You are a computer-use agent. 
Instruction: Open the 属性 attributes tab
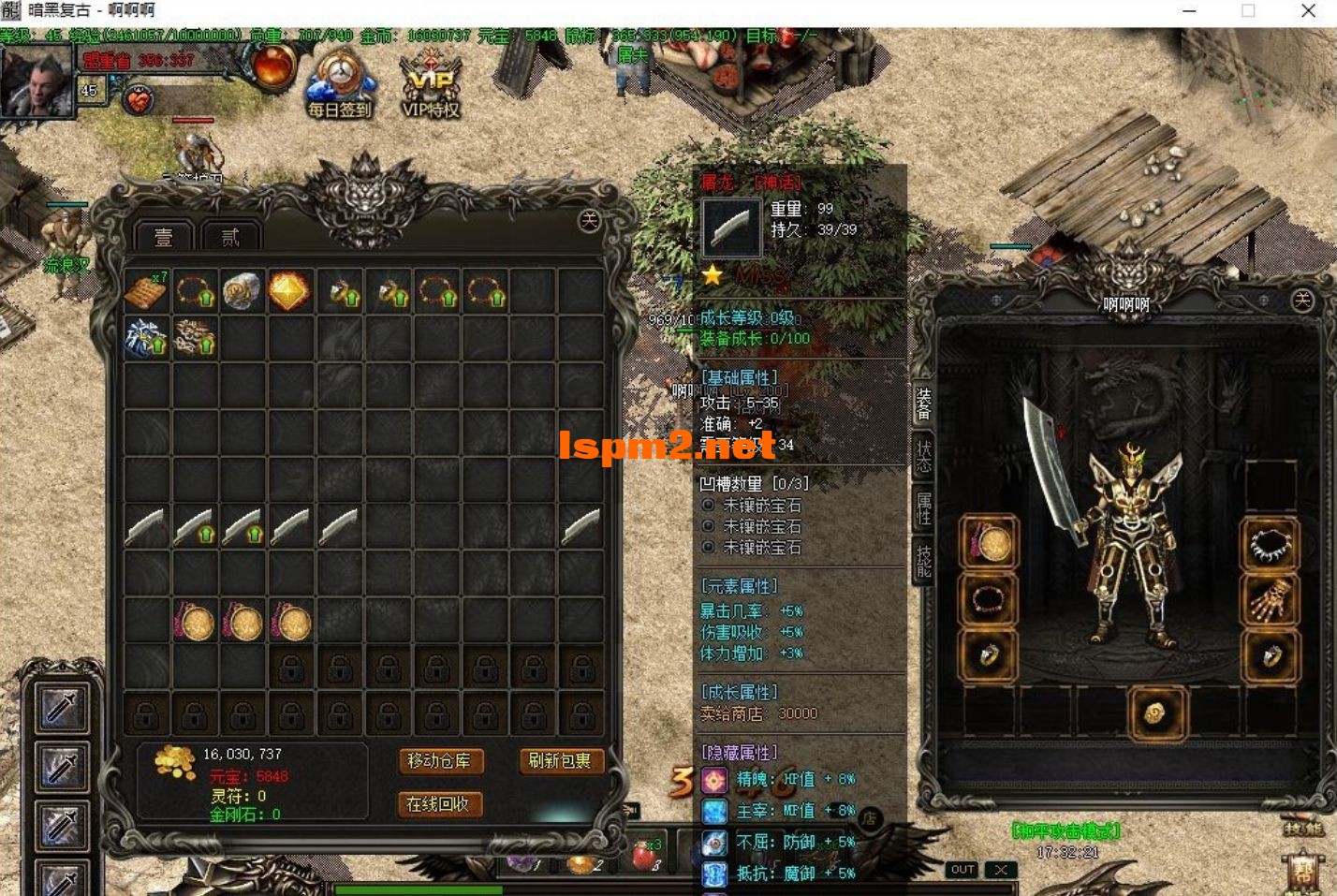(923, 508)
